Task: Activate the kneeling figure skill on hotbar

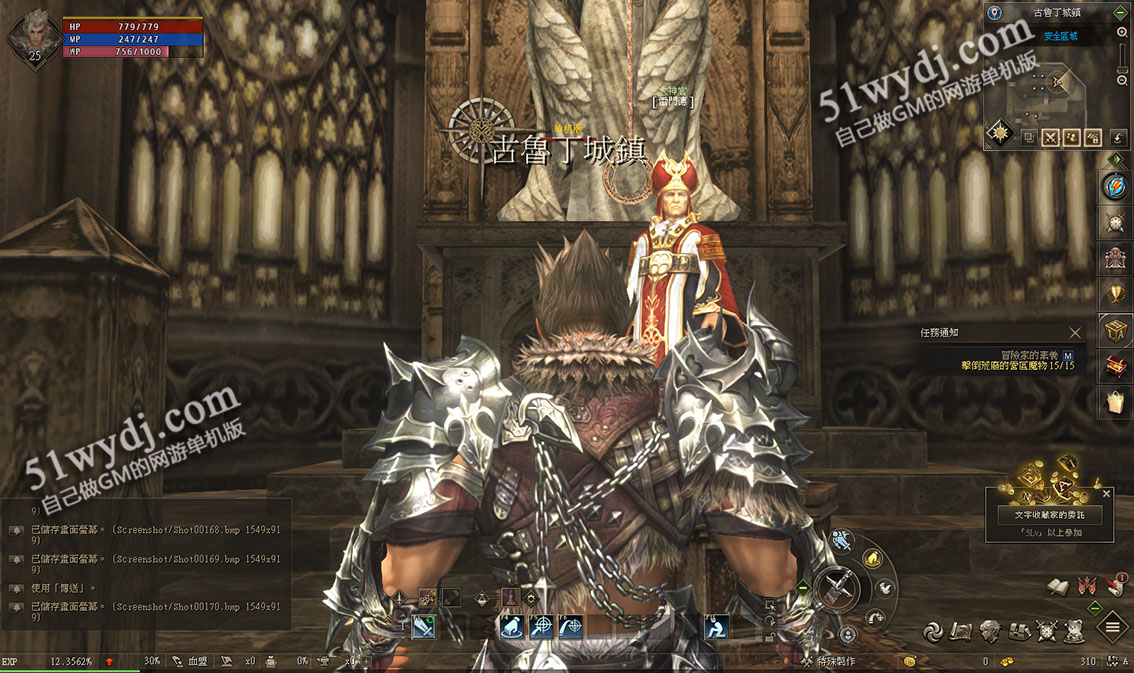Action: (716, 627)
